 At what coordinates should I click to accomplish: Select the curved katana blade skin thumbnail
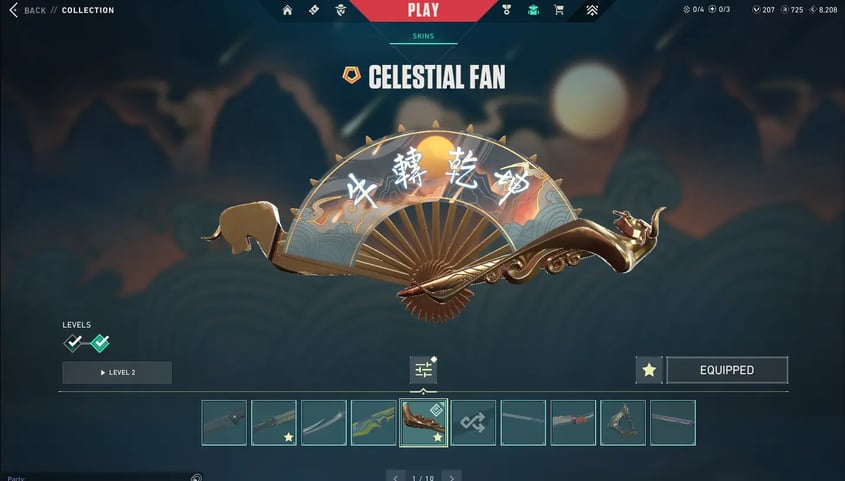323,422
